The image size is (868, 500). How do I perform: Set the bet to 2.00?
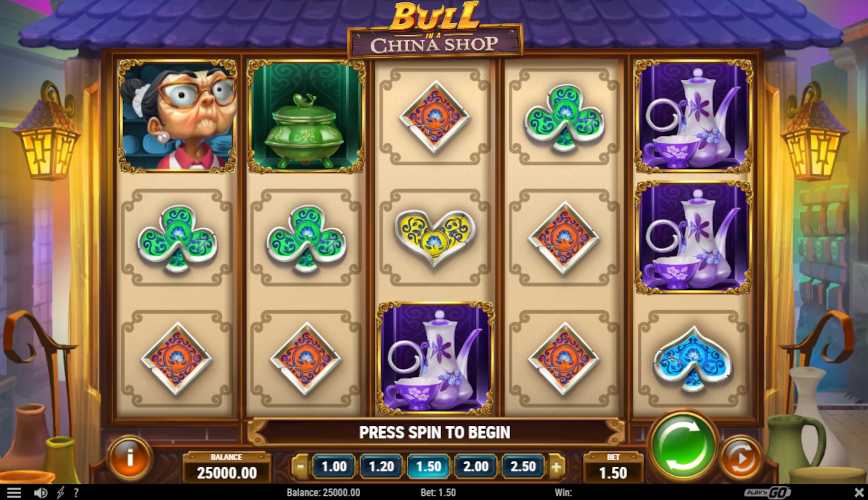click(x=475, y=466)
